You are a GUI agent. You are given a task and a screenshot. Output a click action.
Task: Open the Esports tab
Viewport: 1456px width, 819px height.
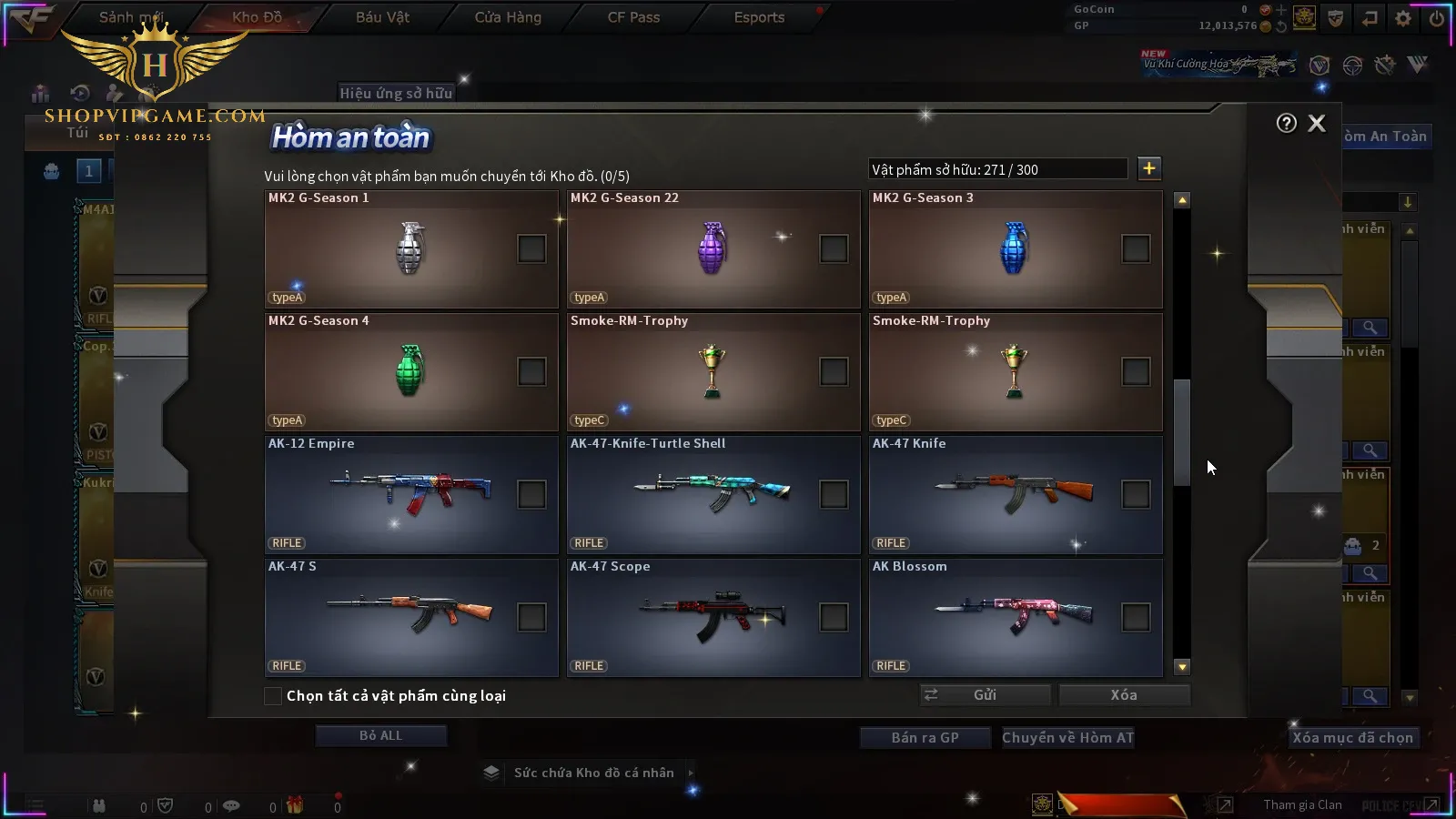coord(759,17)
